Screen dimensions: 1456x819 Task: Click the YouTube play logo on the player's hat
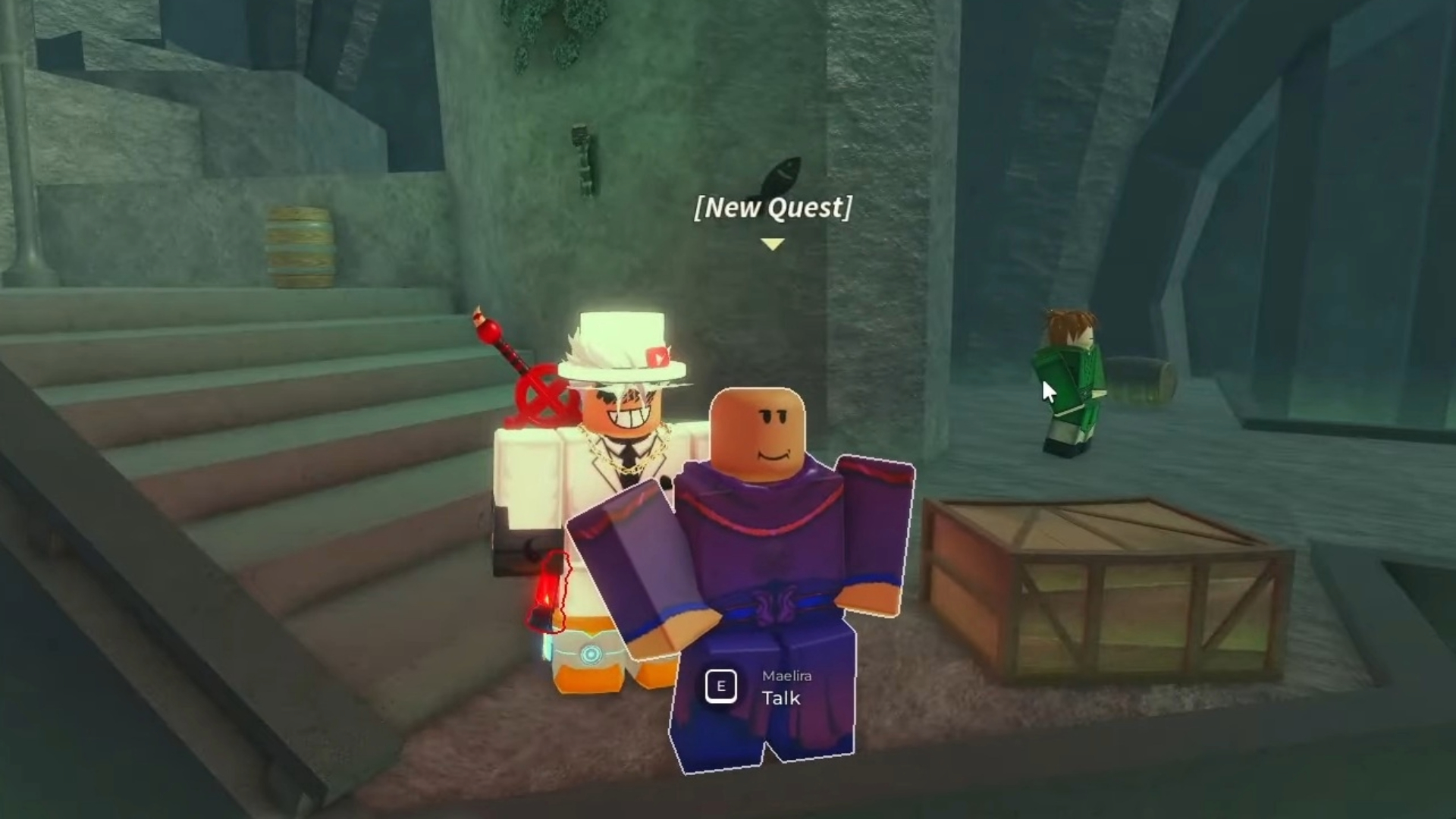point(657,356)
